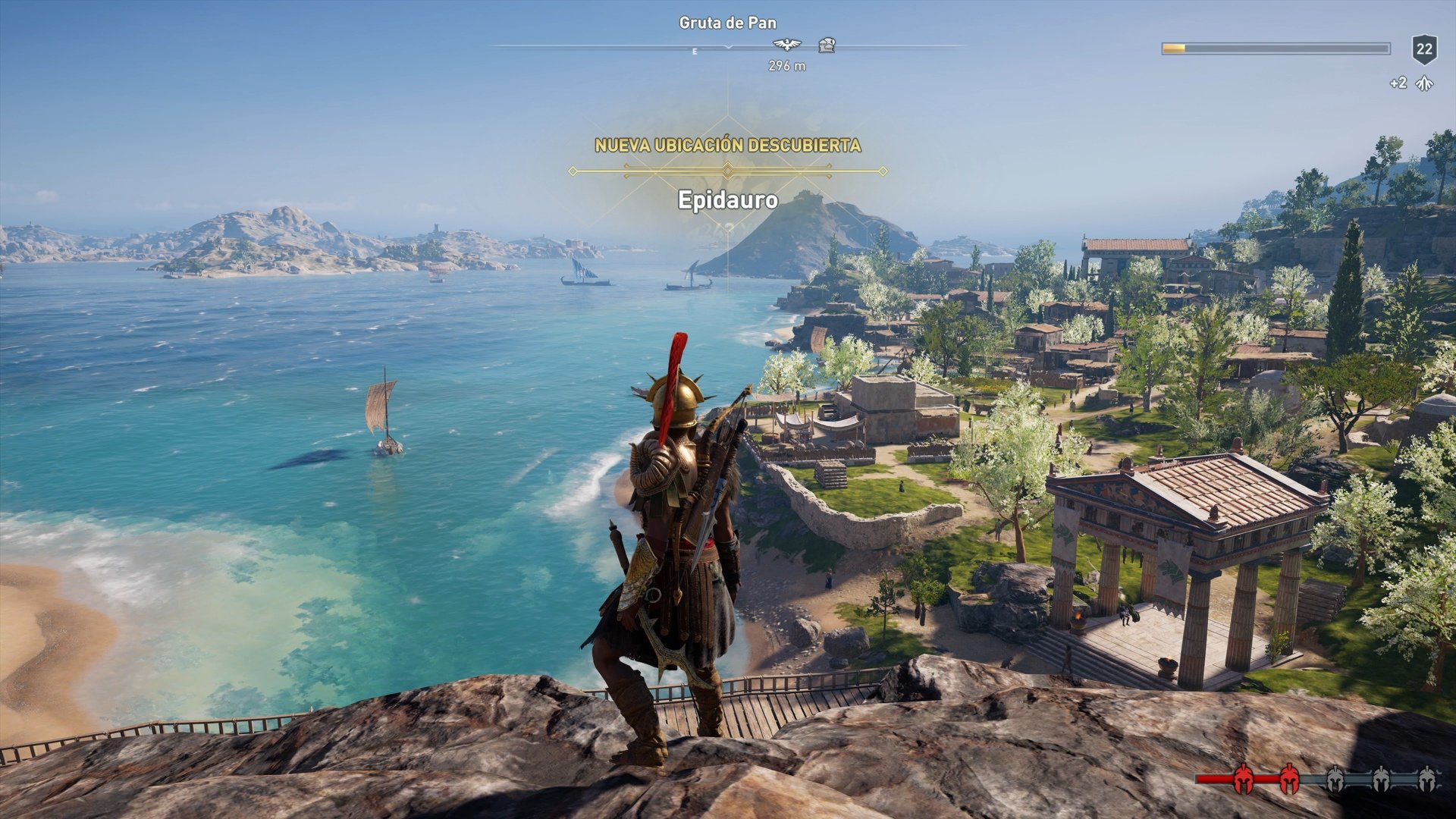Click the 296 m distance indicator
1456x819 pixels.
785,67
